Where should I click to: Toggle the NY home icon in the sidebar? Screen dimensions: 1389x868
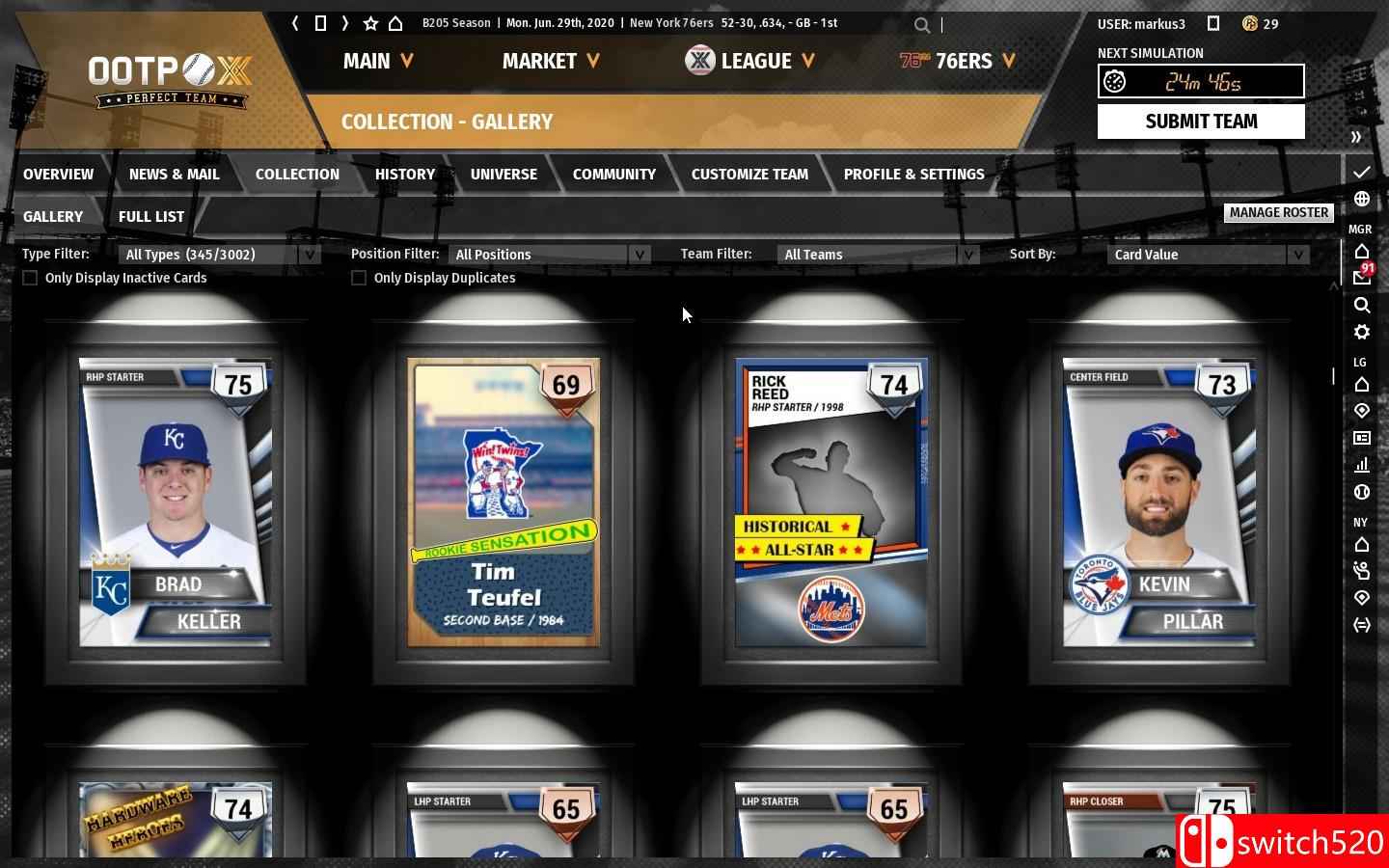pos(1362,545)
